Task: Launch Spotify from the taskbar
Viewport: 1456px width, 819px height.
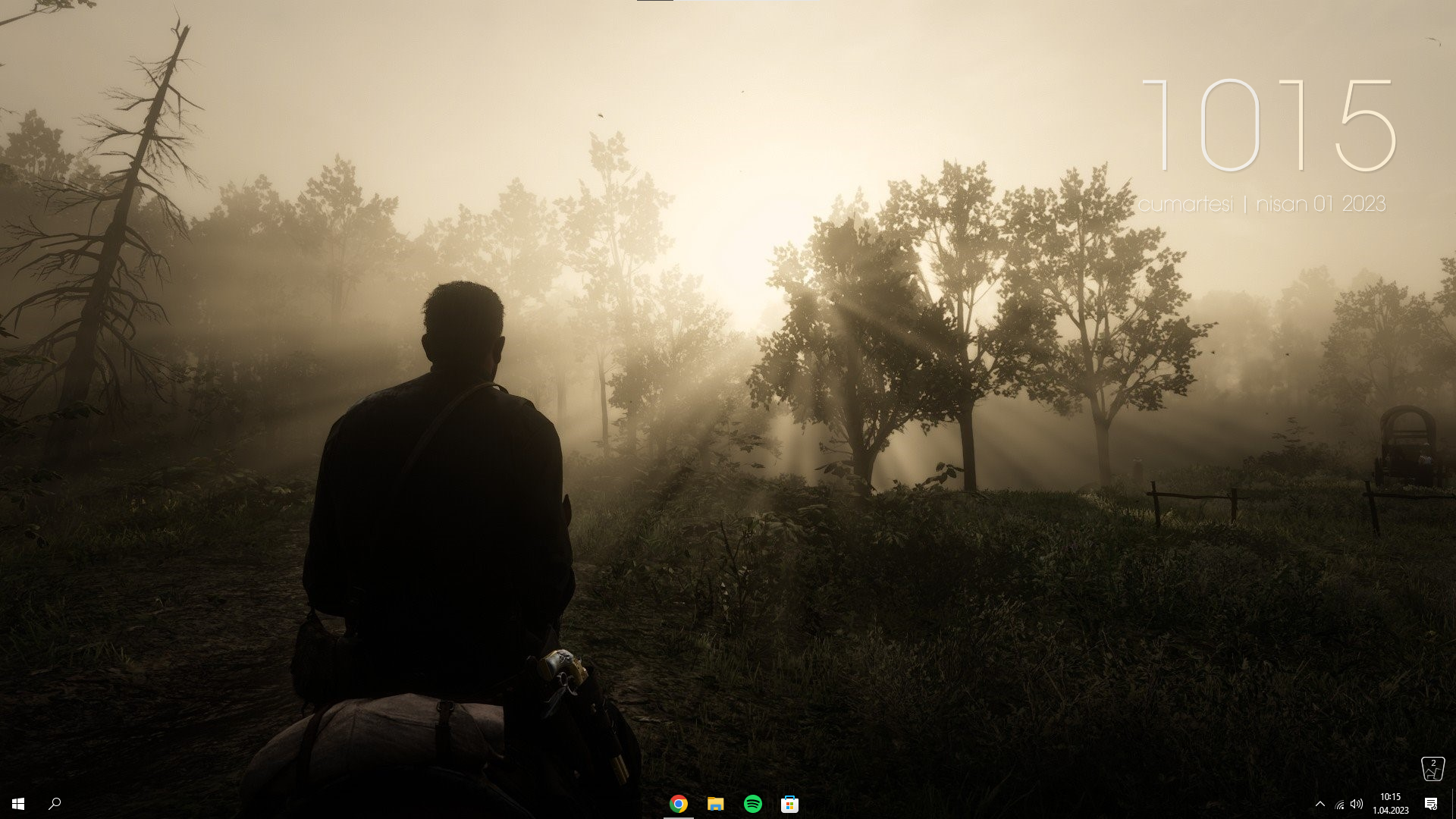Action: pyautogui.click(x=753, y=805)
